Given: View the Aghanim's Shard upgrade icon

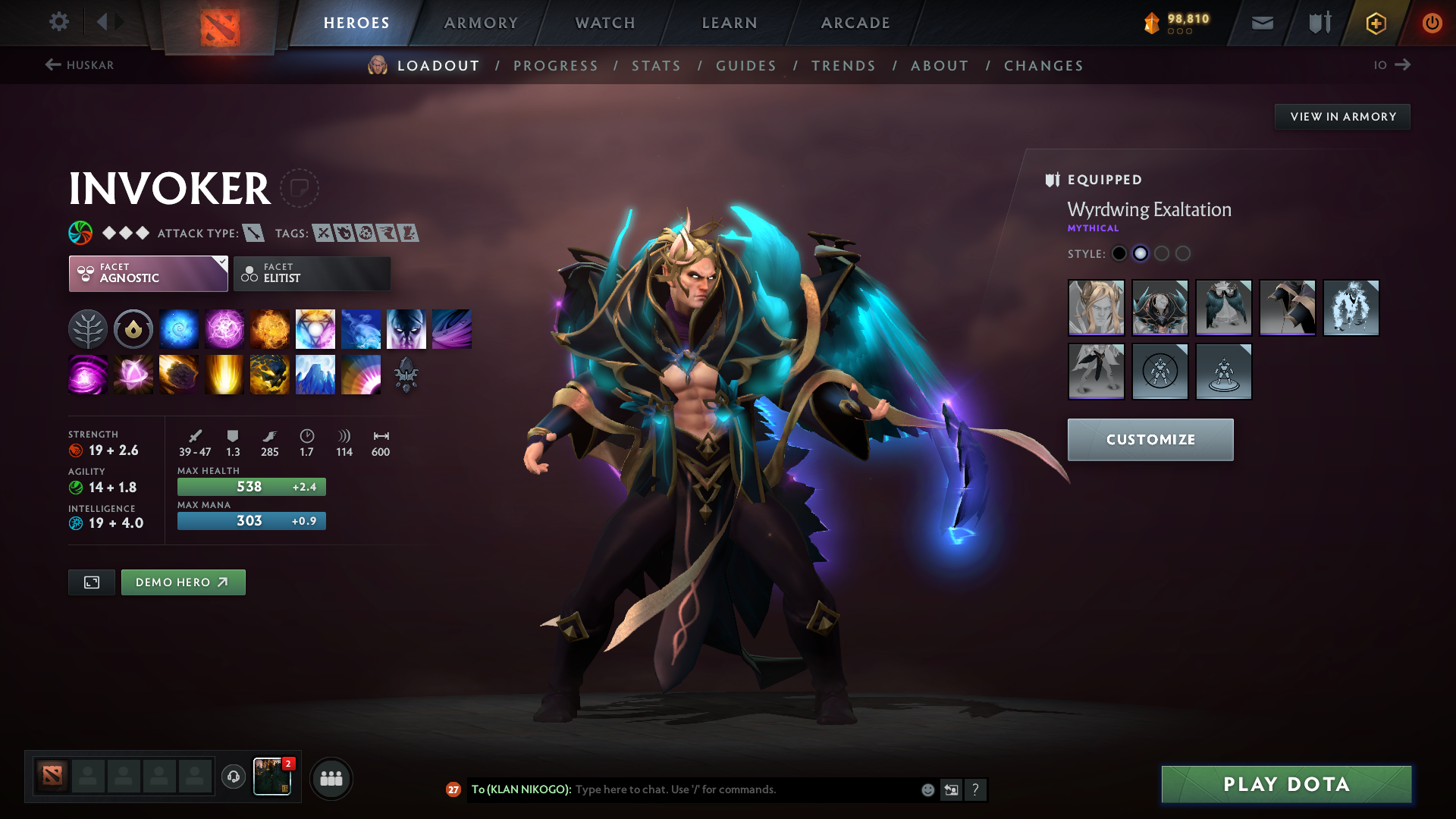Looking at the screenshot, I should coord(406,374).
